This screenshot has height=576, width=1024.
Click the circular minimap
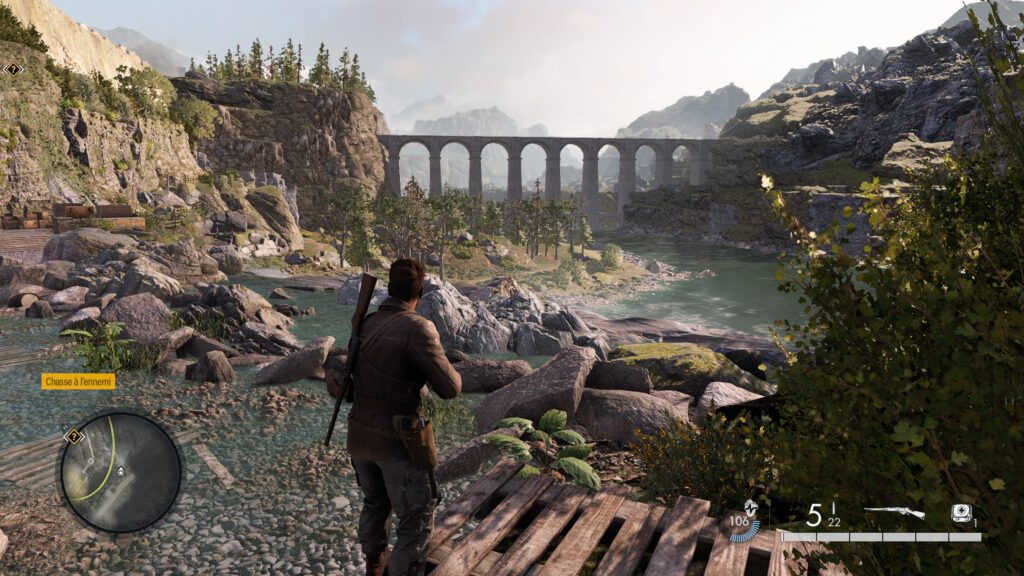coord(121,472)
